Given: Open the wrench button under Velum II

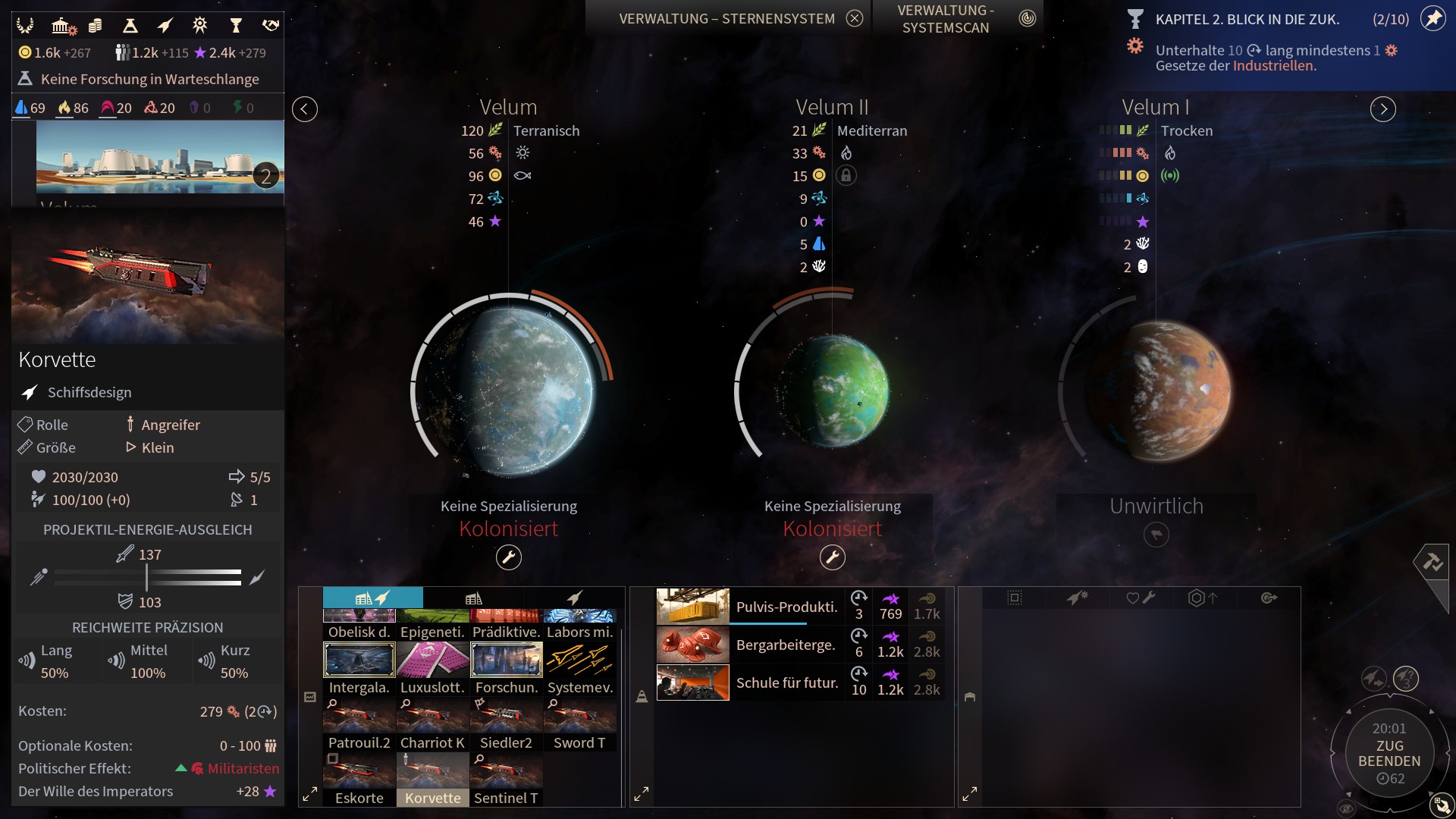Looking at the screenshot, I should [x=833, y=558].
